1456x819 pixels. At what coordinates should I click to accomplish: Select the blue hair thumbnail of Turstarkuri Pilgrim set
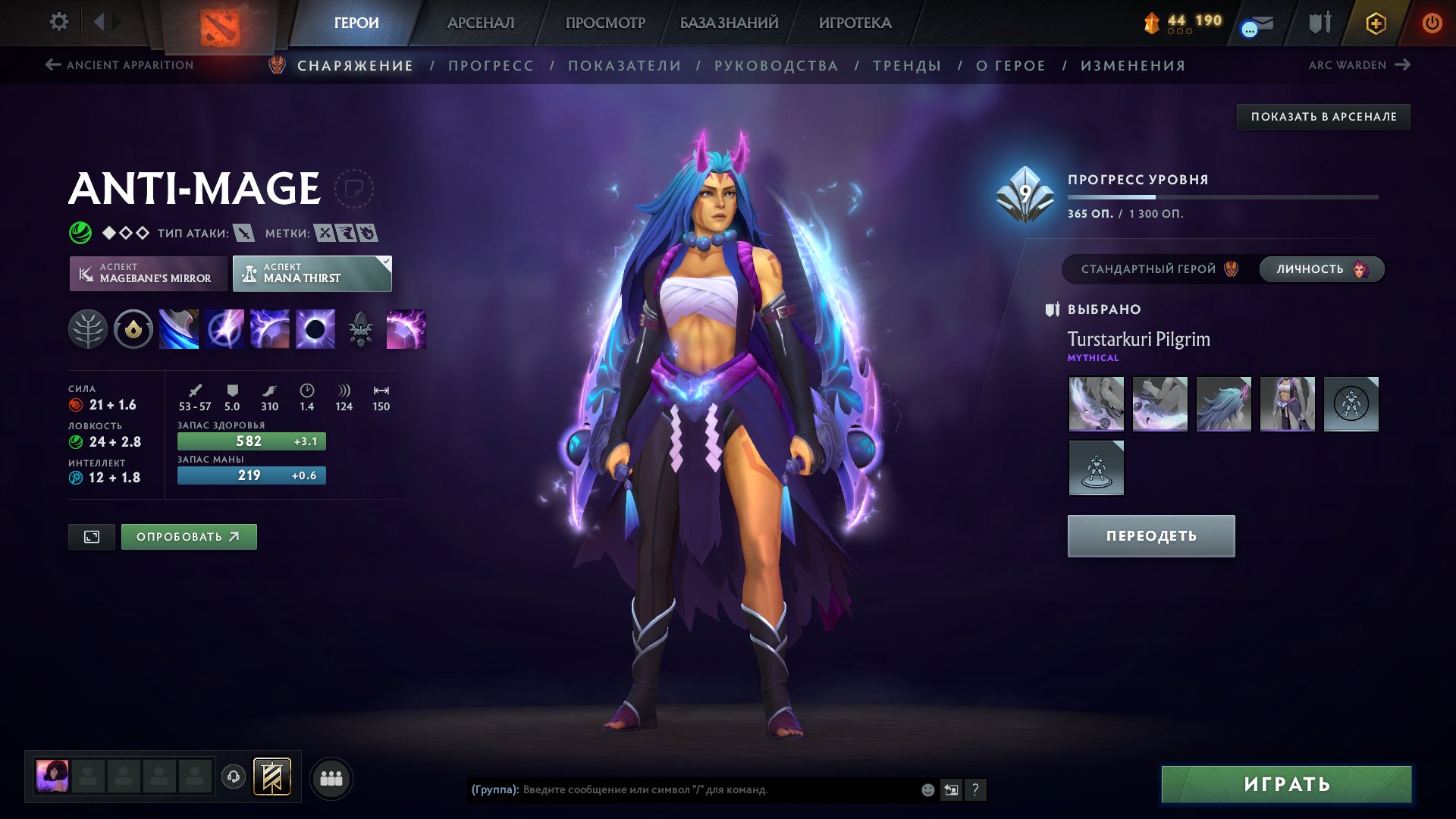pos(1223,404)
